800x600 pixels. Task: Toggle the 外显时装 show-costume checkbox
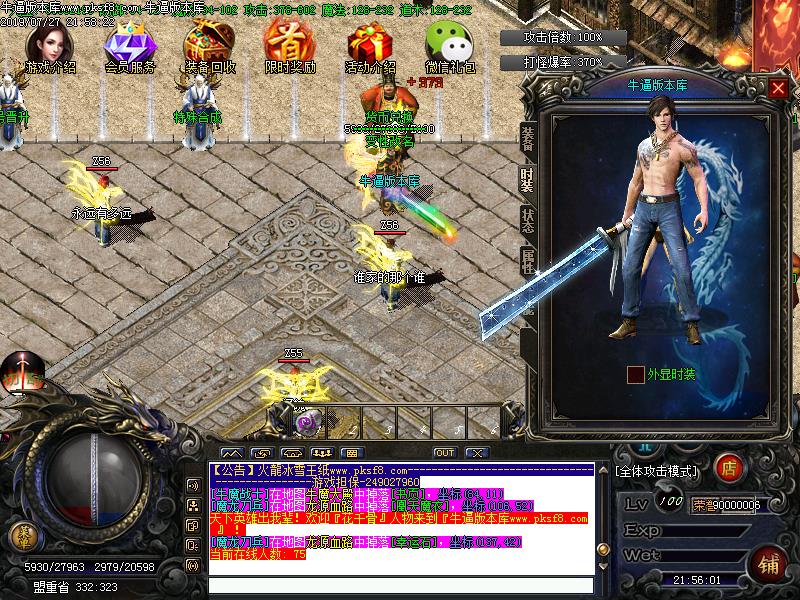636,375
